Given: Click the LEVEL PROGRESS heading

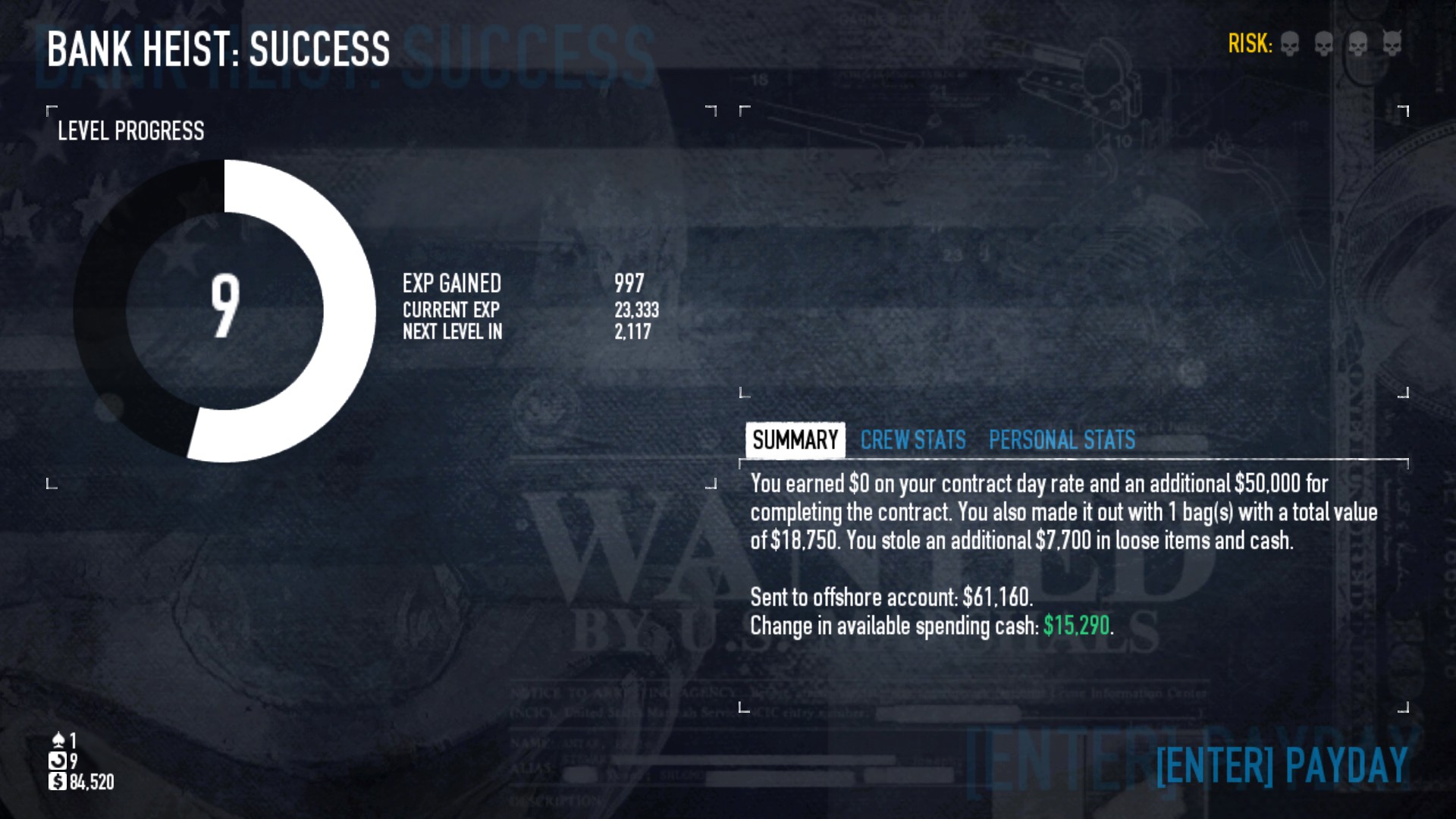Looking at the screenshot, I should click(130, 131).
